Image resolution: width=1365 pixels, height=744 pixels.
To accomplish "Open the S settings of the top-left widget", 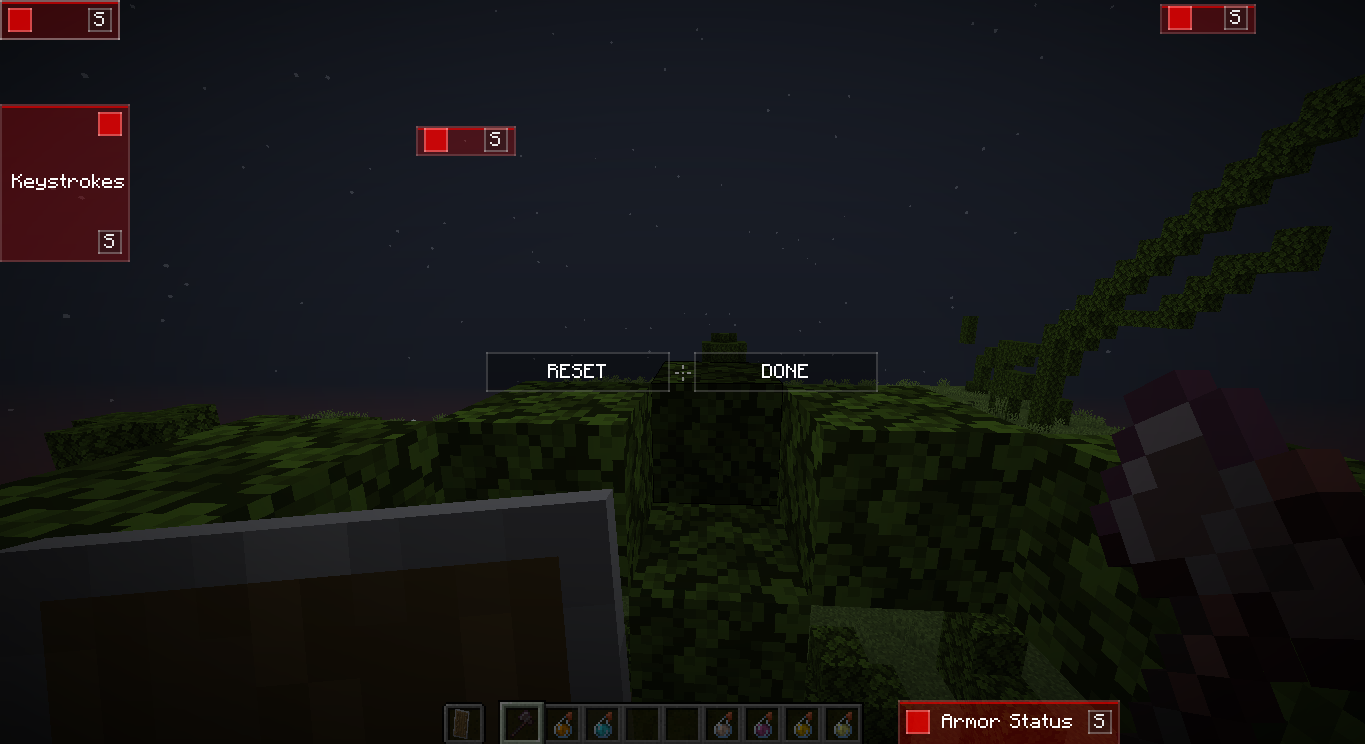I will tap(98, 18).
